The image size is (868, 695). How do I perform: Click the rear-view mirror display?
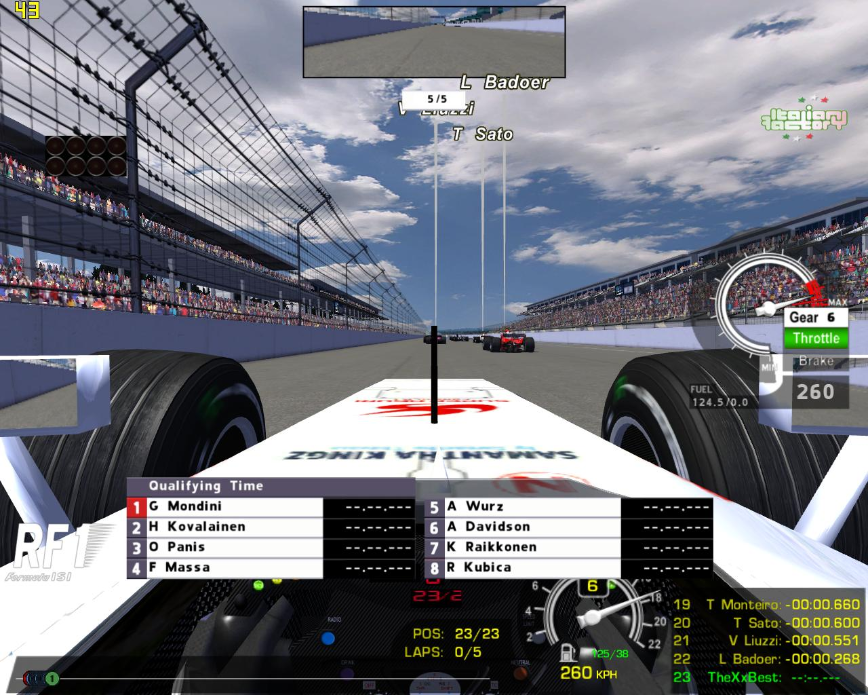(x=434, y=42)
